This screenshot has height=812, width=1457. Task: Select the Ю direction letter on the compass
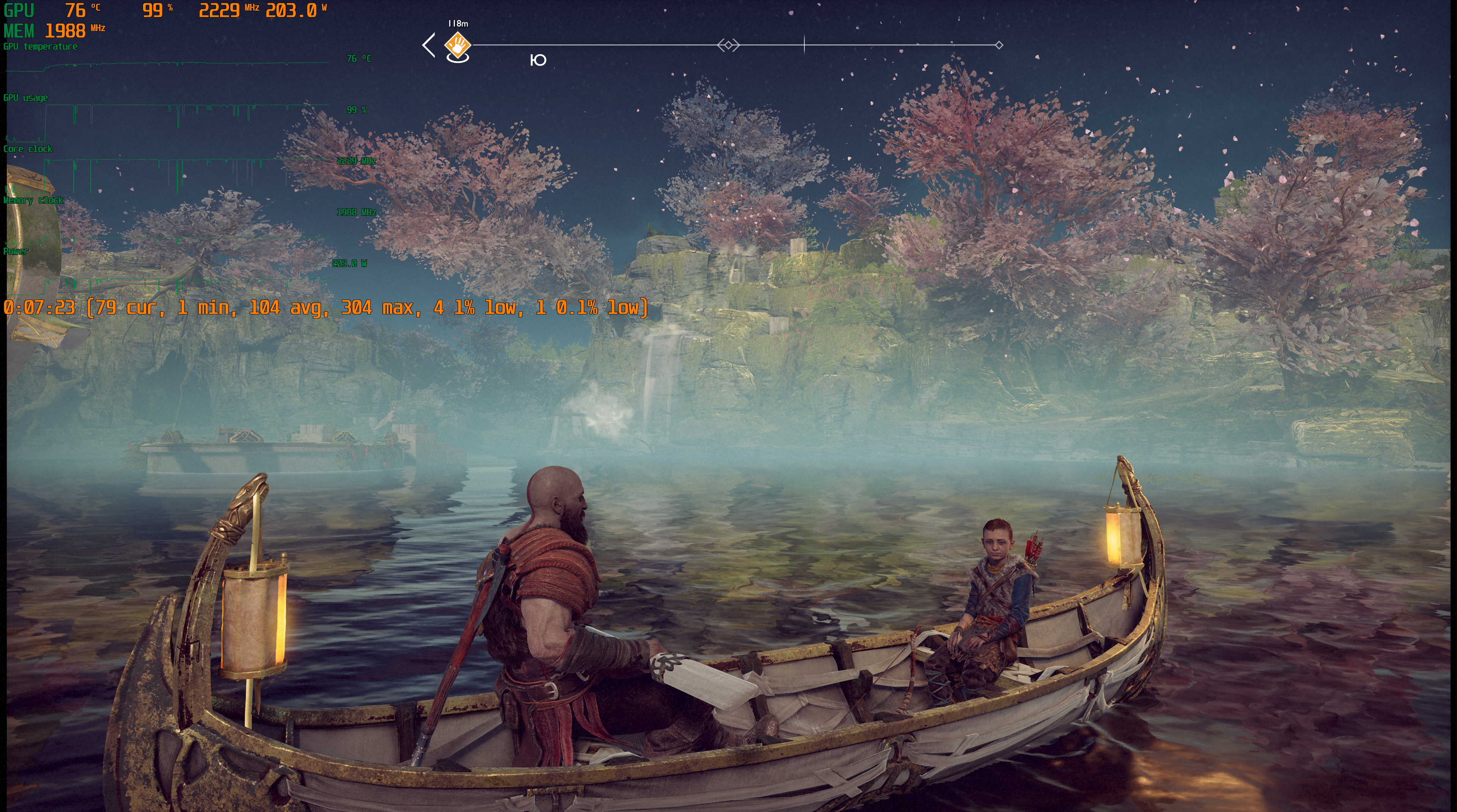tap(538, 60)
